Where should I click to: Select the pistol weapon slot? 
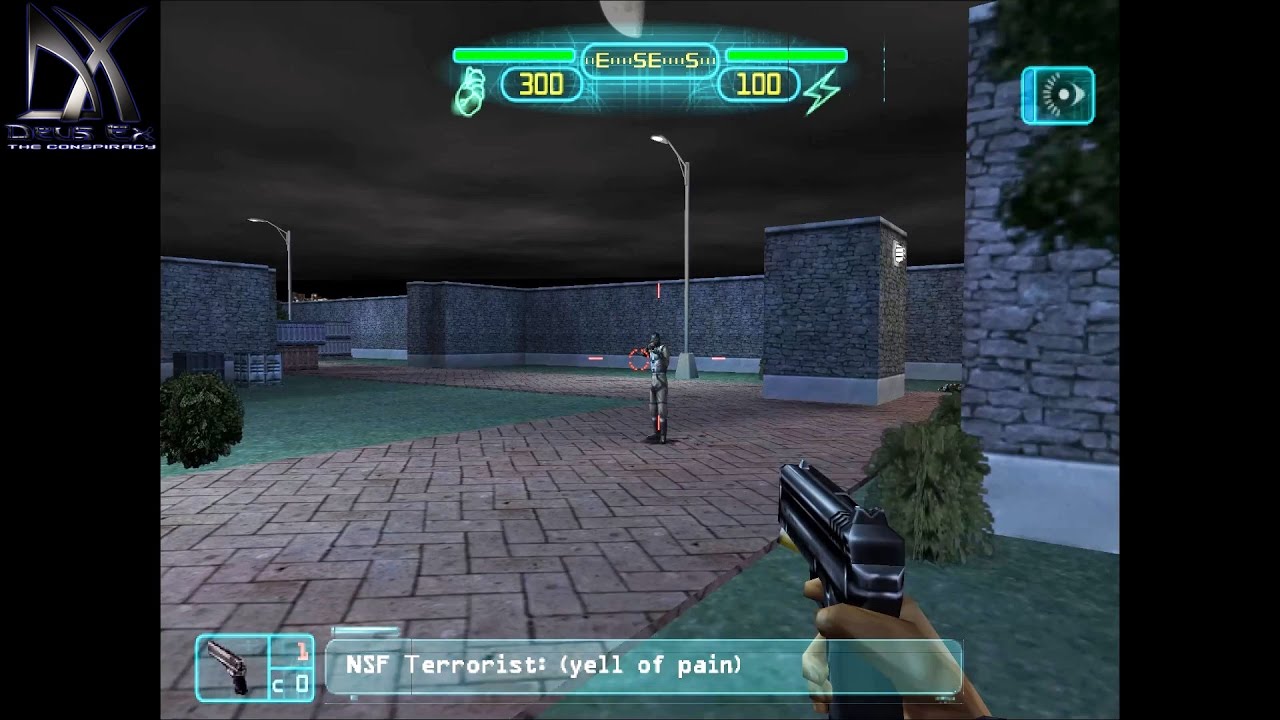[x=232, y=667]
